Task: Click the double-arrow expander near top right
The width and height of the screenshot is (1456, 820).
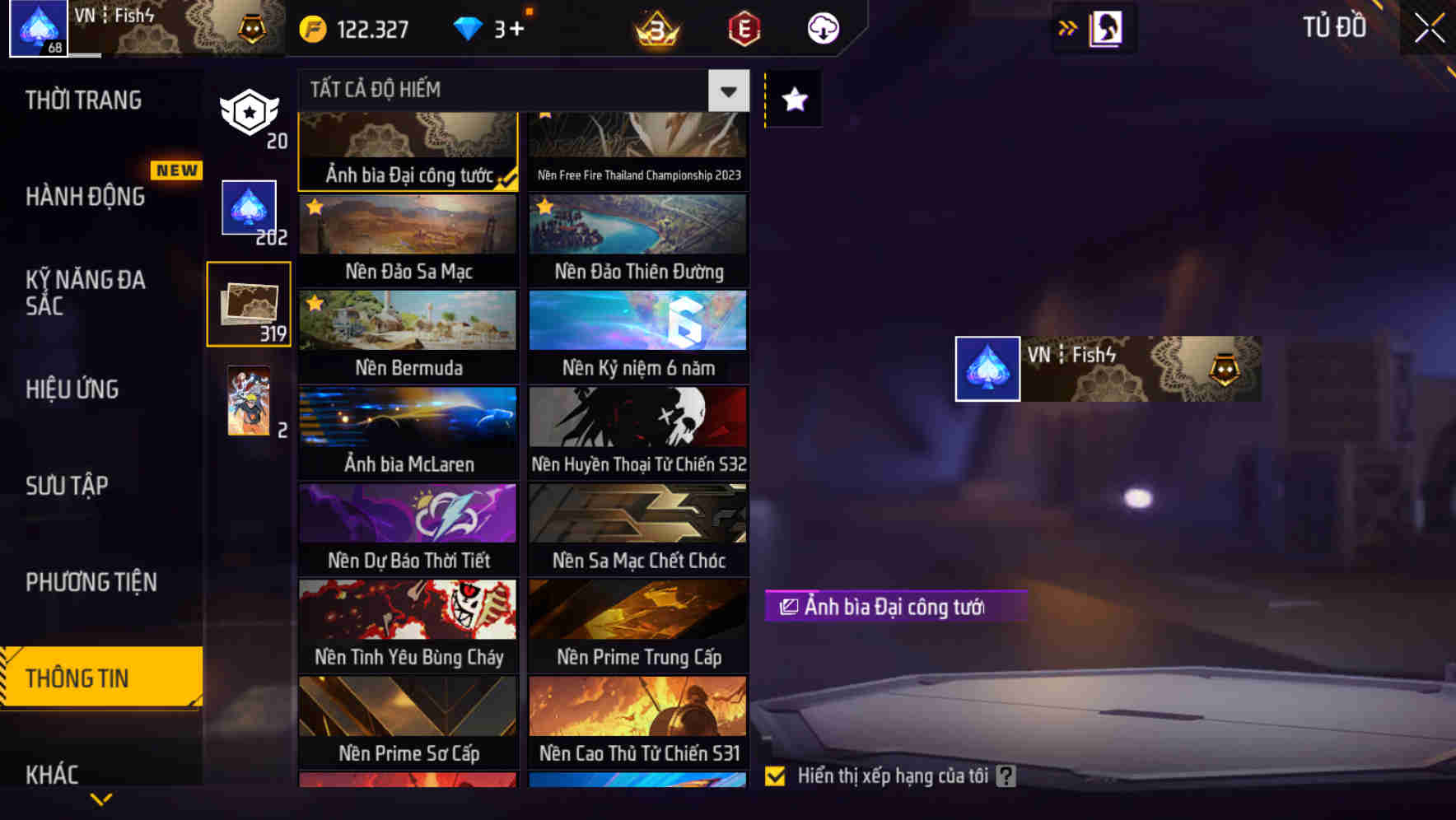Action: point(1068,27)
